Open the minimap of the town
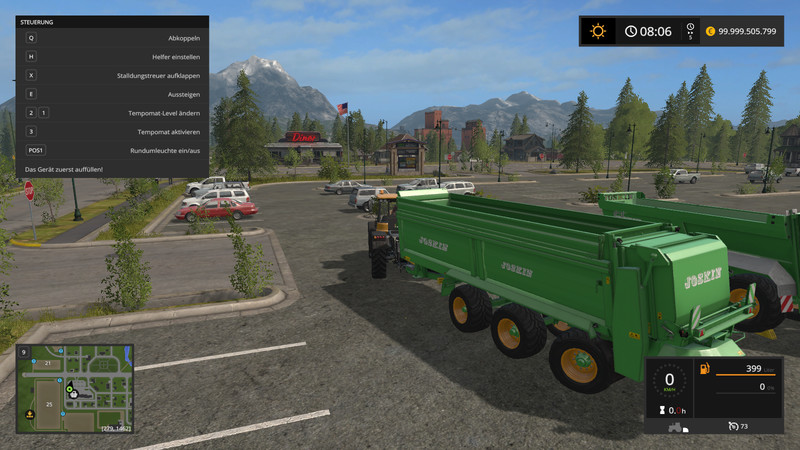This screenshot has height=450, width=800. coord(74,388)
